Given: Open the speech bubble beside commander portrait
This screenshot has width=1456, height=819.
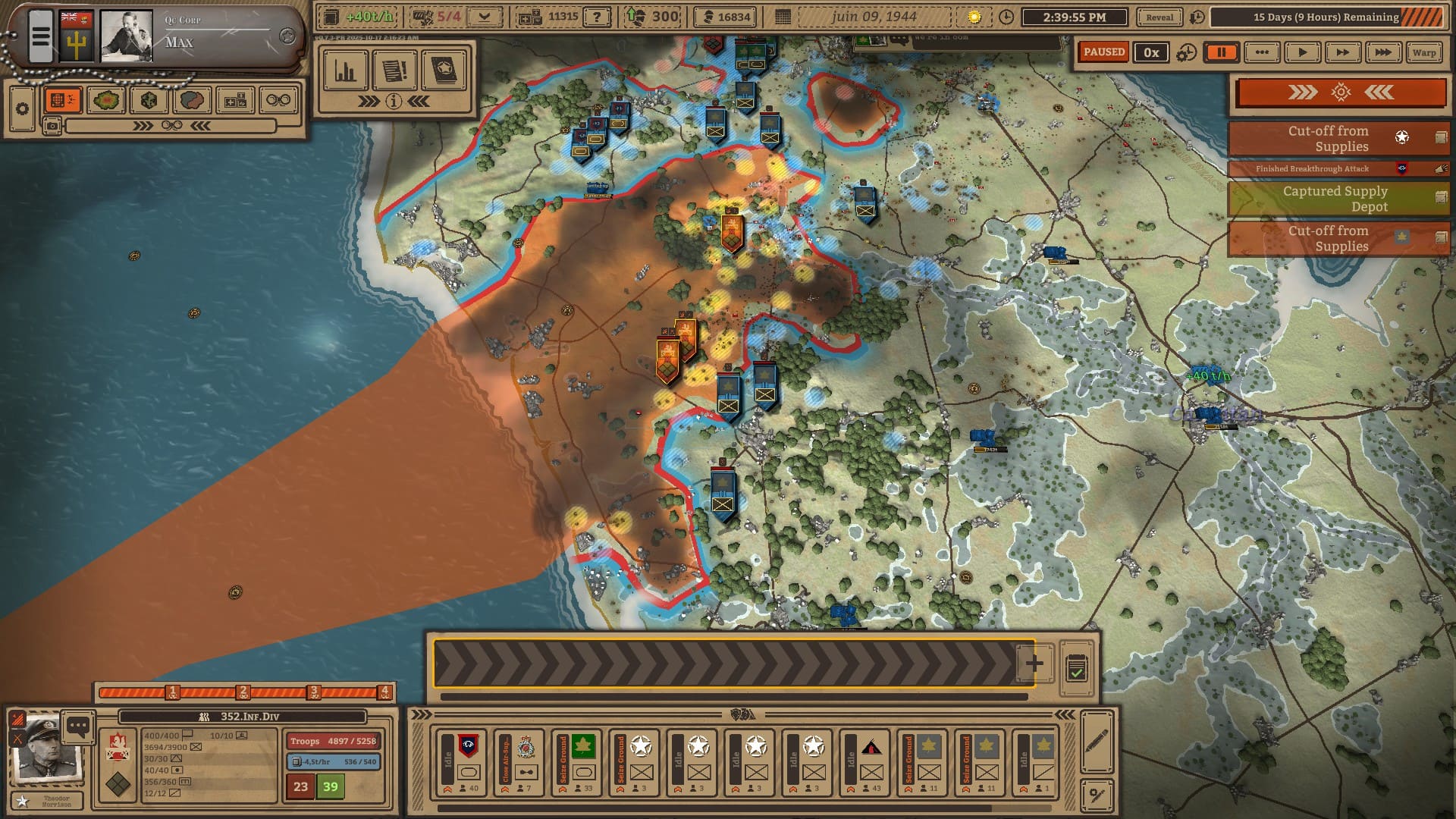Looking at the screenshot, I should (78, 726).
